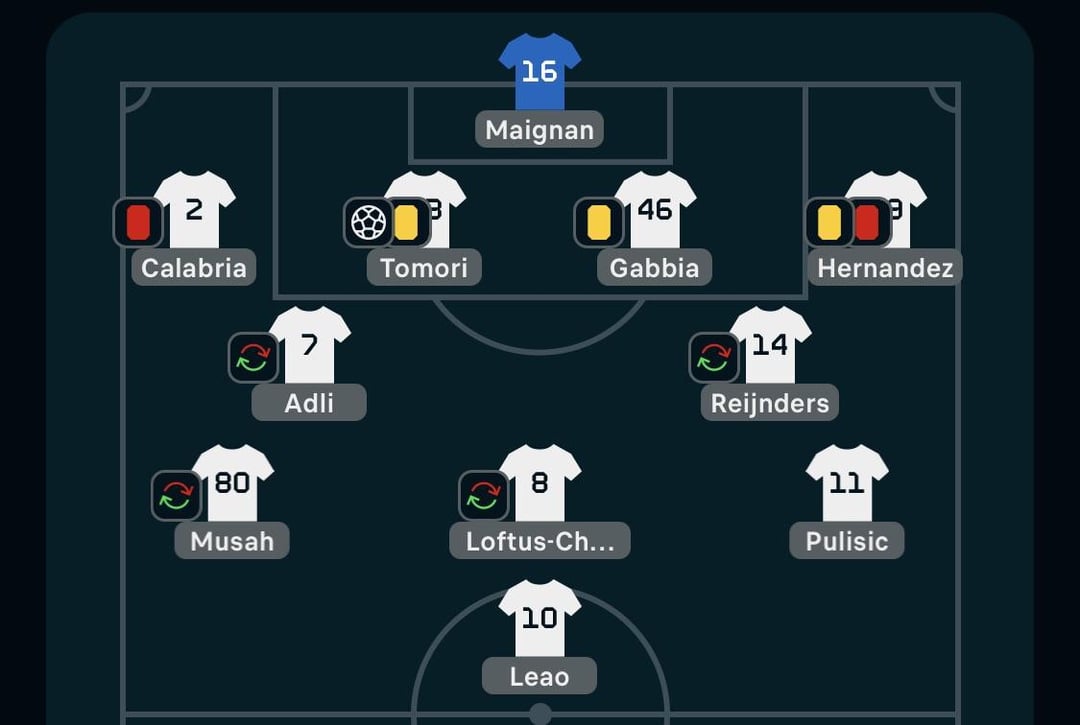Click Adli's substitution icon
This screenshot has height=725, width=1080.
coord(253,358)
